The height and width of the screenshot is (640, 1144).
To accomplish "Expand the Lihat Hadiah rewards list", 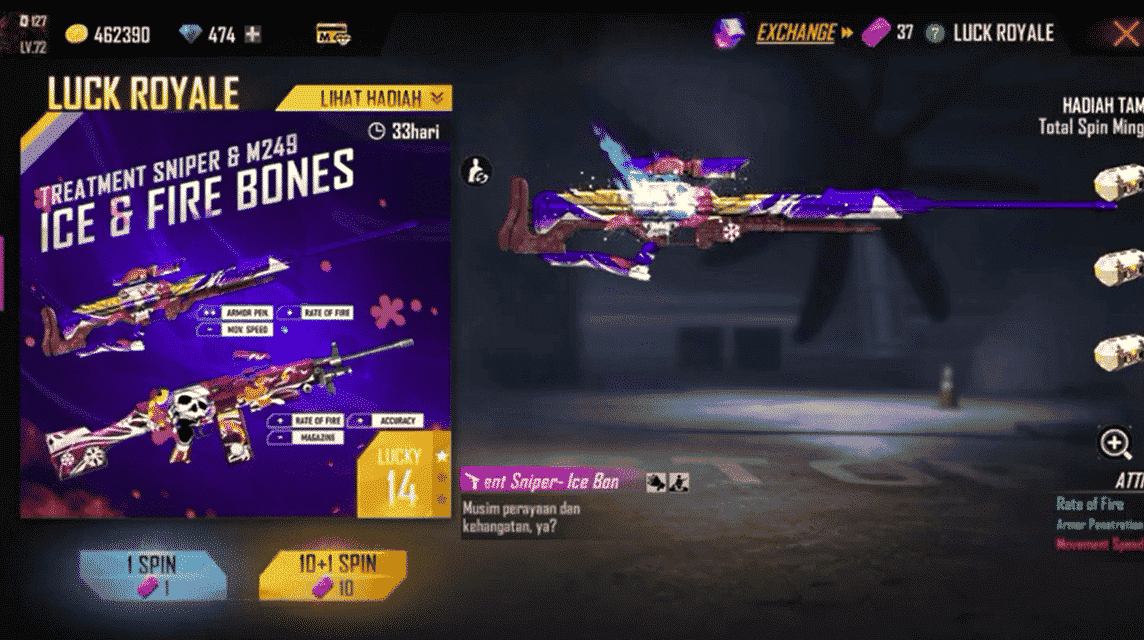I will click(382, 98).
